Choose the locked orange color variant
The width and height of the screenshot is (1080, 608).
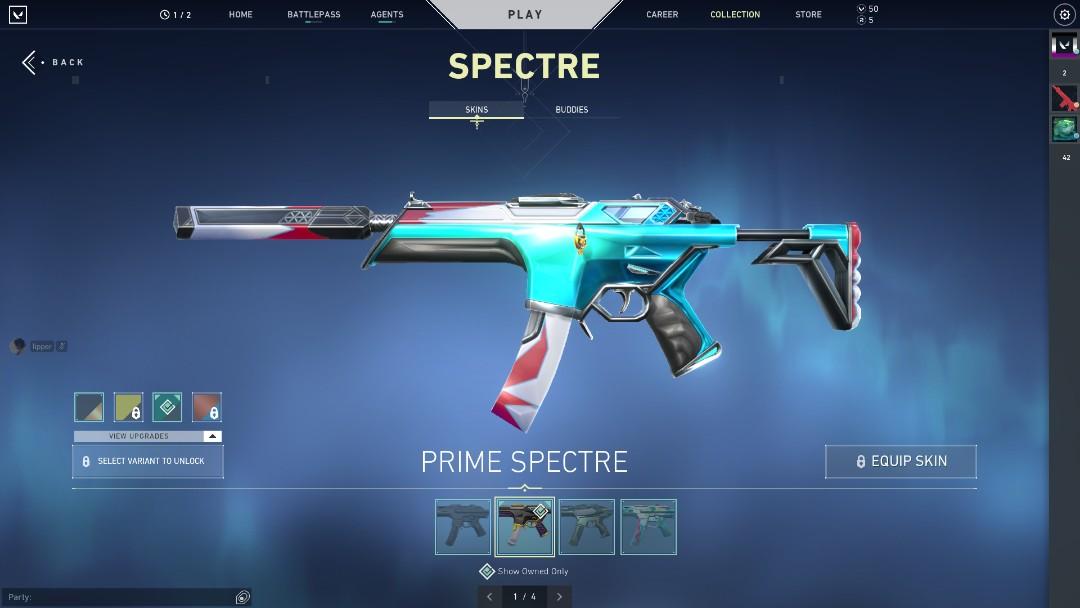click(x=207, y=407)
